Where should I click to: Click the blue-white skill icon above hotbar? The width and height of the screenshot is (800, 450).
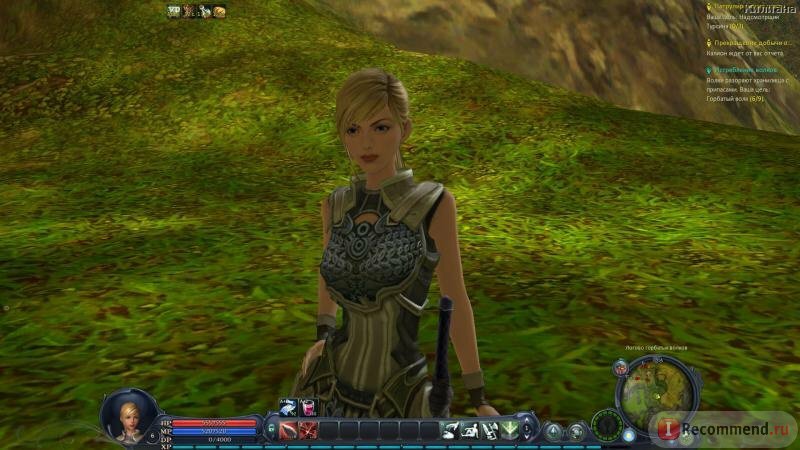click(x=289, y=406)
